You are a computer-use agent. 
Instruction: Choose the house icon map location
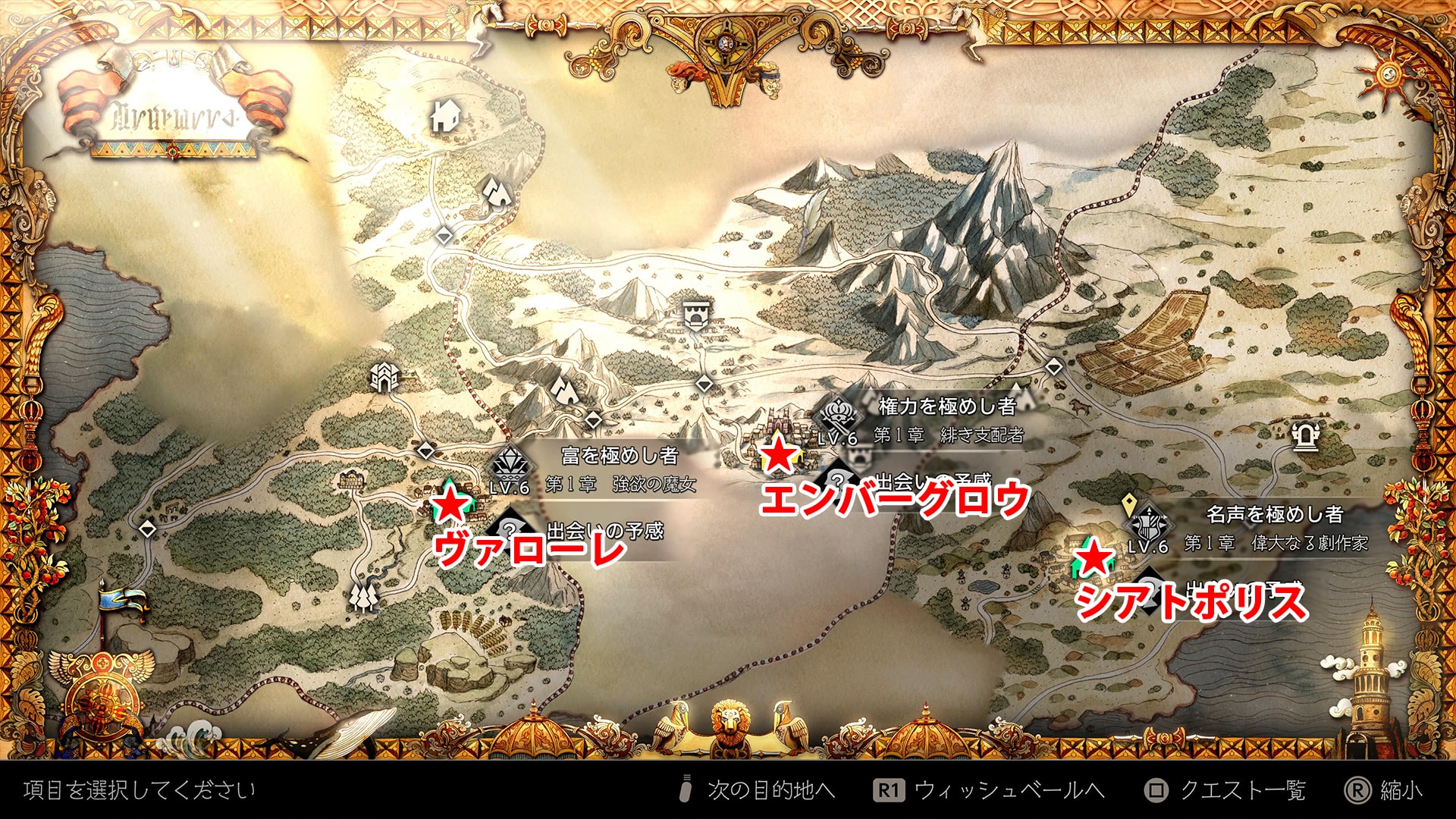(x=445, y=117)
